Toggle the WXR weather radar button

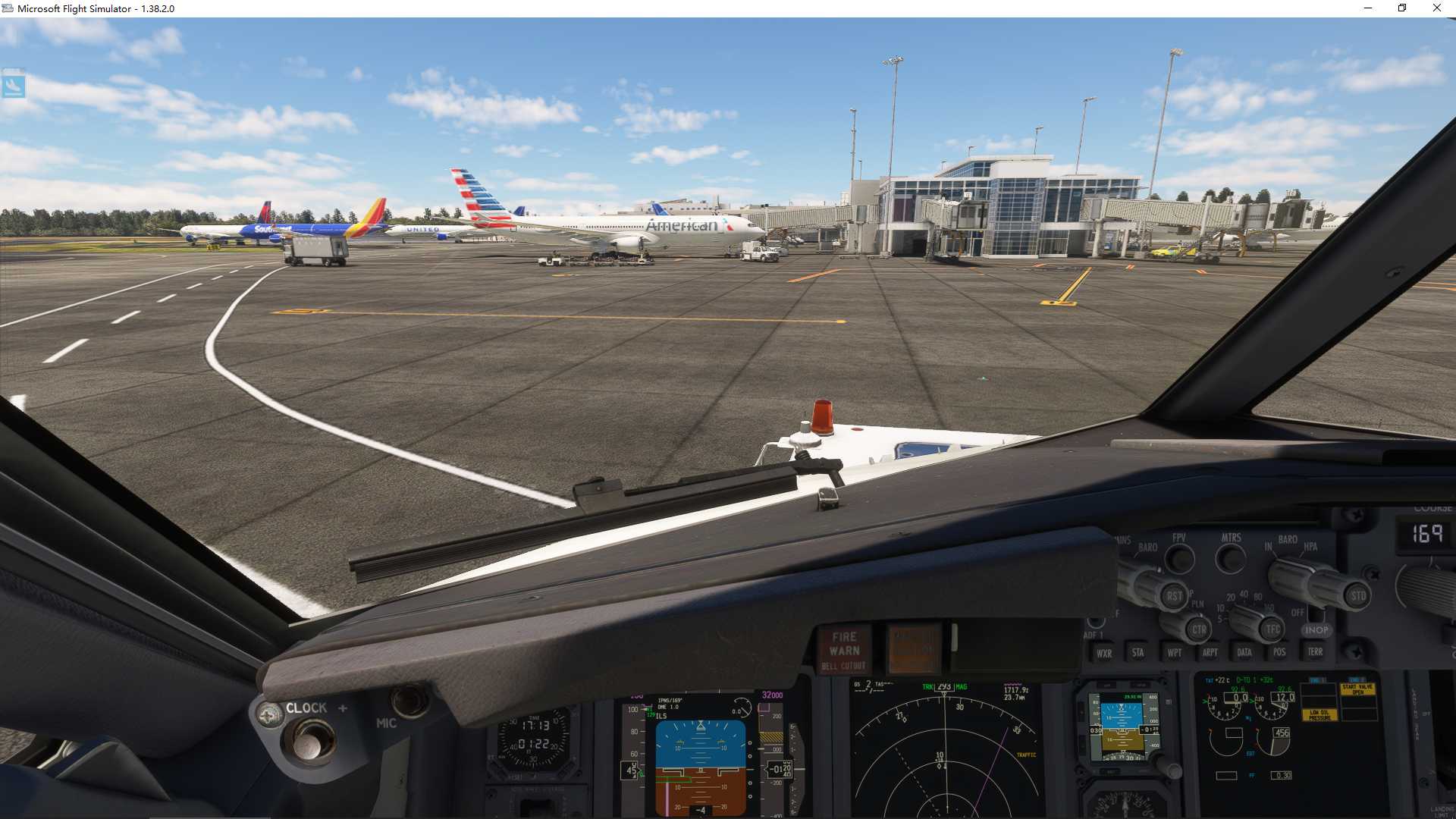coord(1104,653)
